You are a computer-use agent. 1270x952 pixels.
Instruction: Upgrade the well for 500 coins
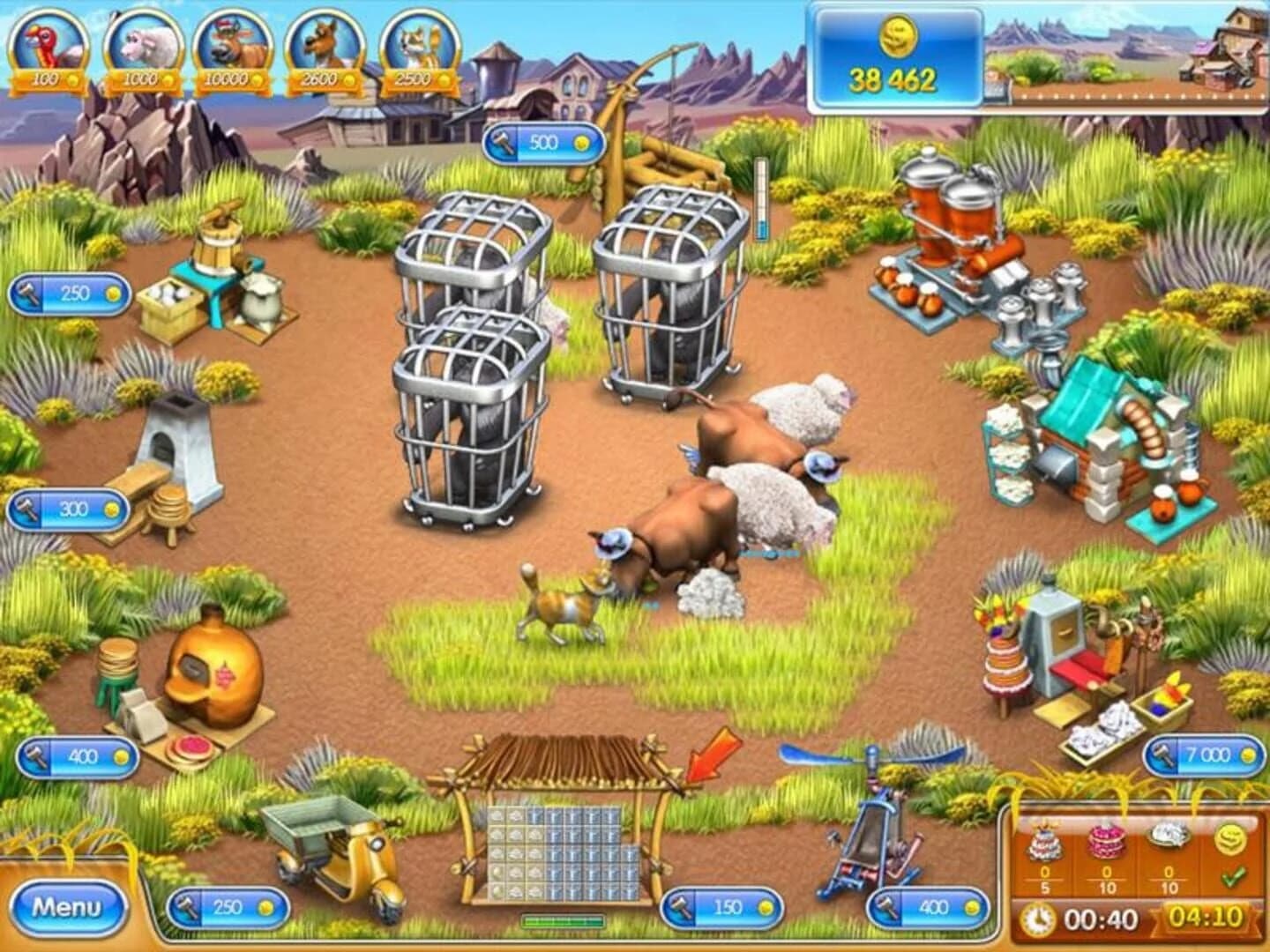point(543,139)
